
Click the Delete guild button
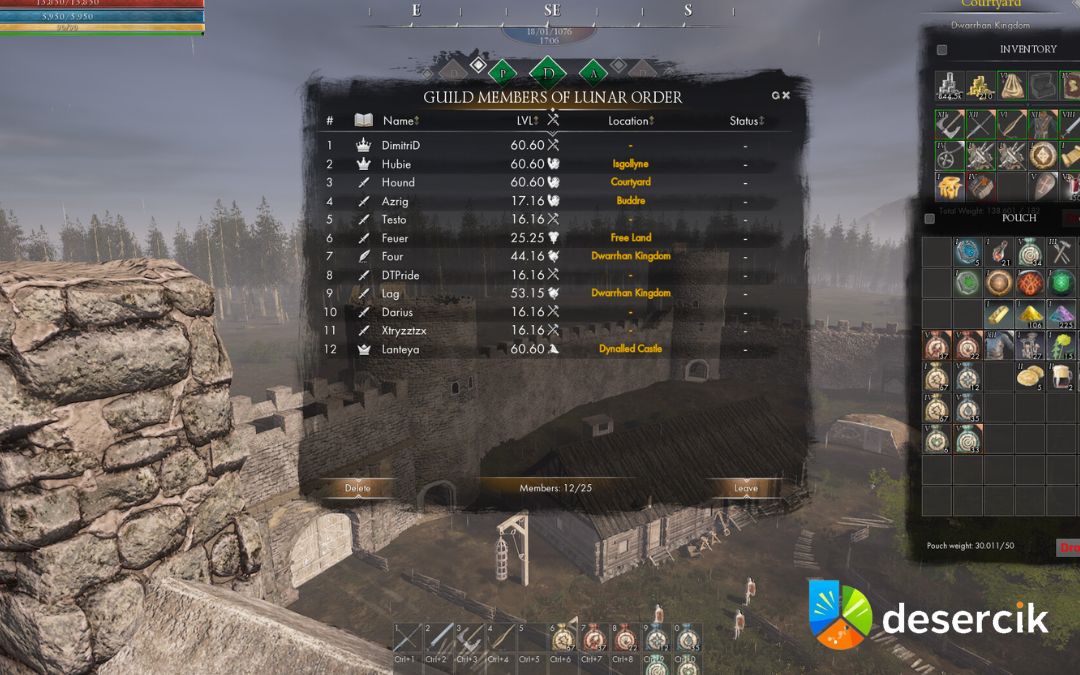point(357,488)
